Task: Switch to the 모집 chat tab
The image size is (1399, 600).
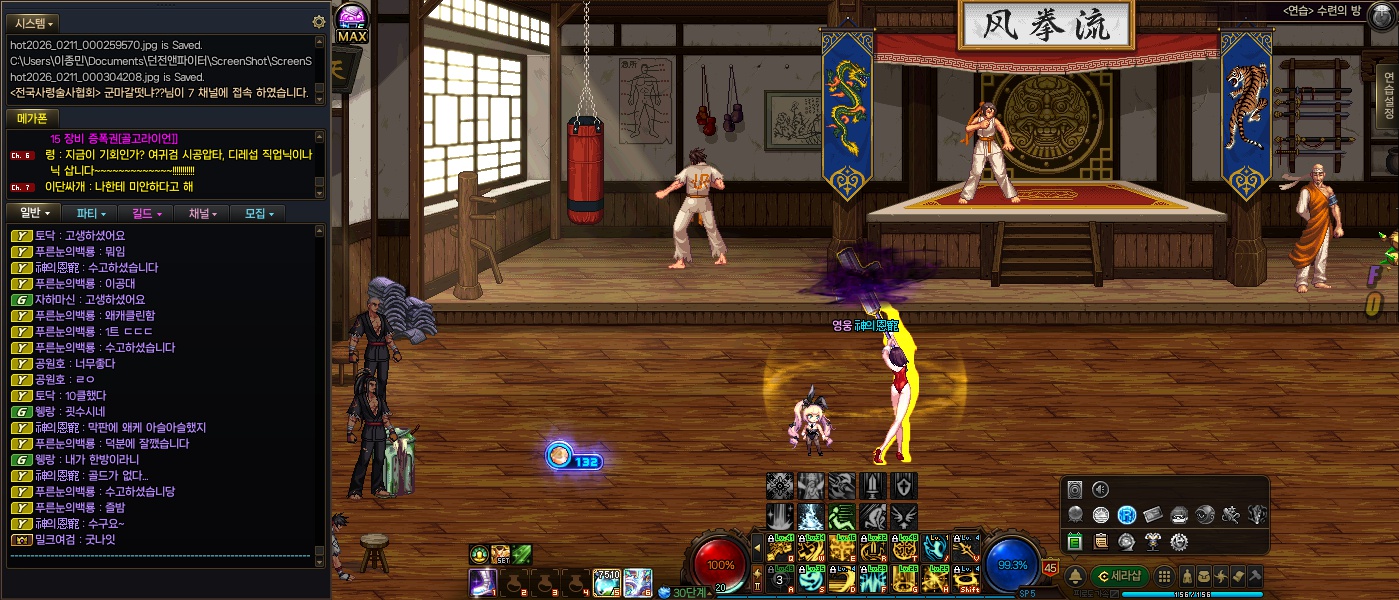Action: coord(257,213)
